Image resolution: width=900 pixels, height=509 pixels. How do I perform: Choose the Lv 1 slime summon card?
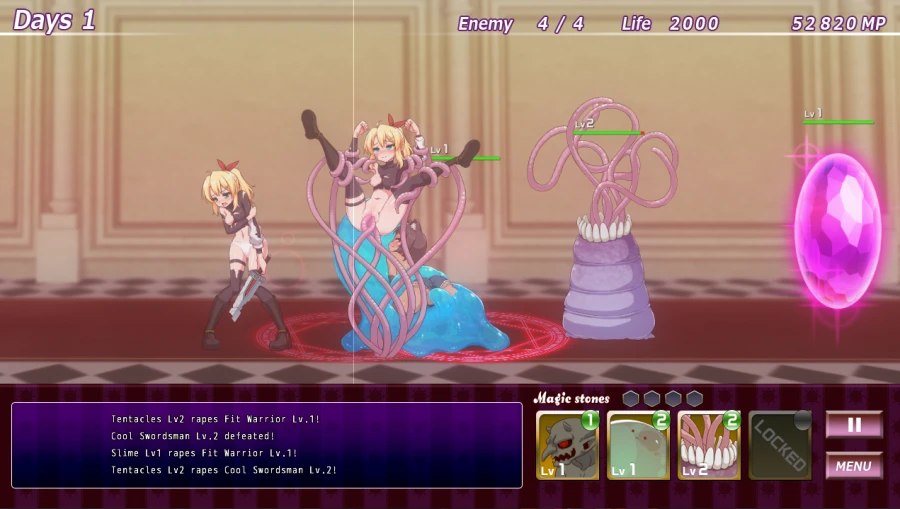point(638,445)
